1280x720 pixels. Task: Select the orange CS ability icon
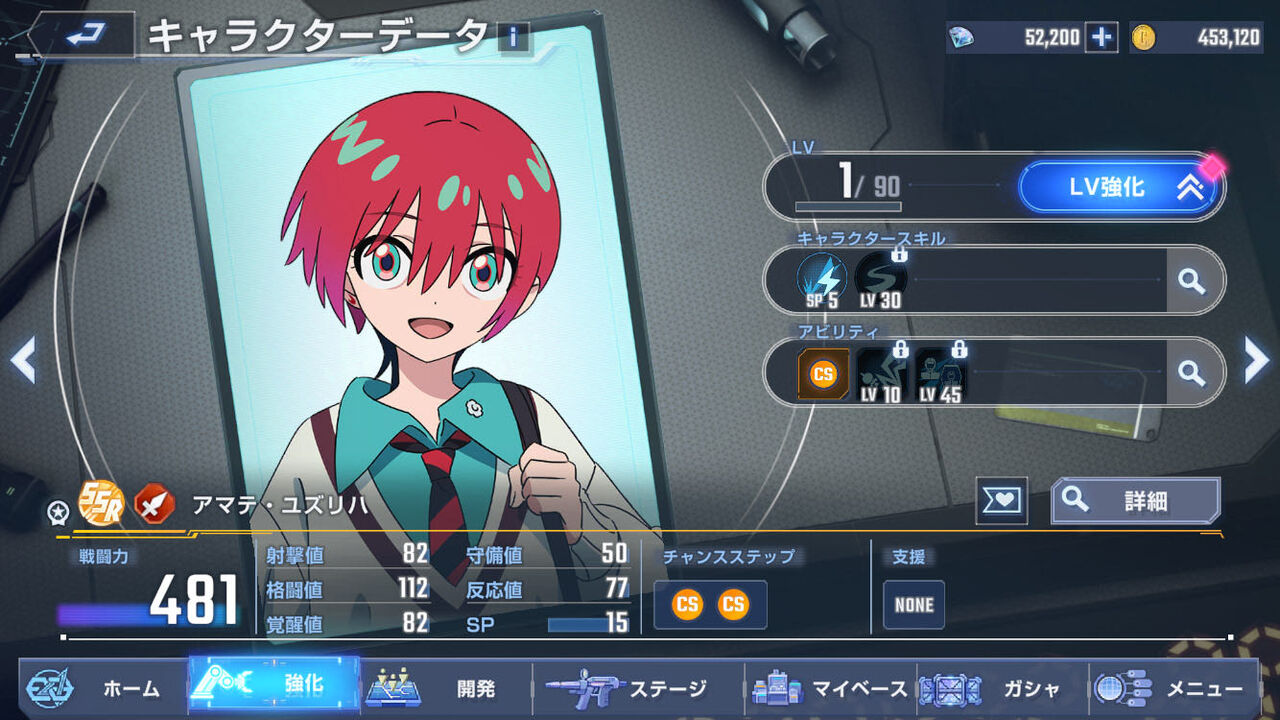(x=823, y=373)
